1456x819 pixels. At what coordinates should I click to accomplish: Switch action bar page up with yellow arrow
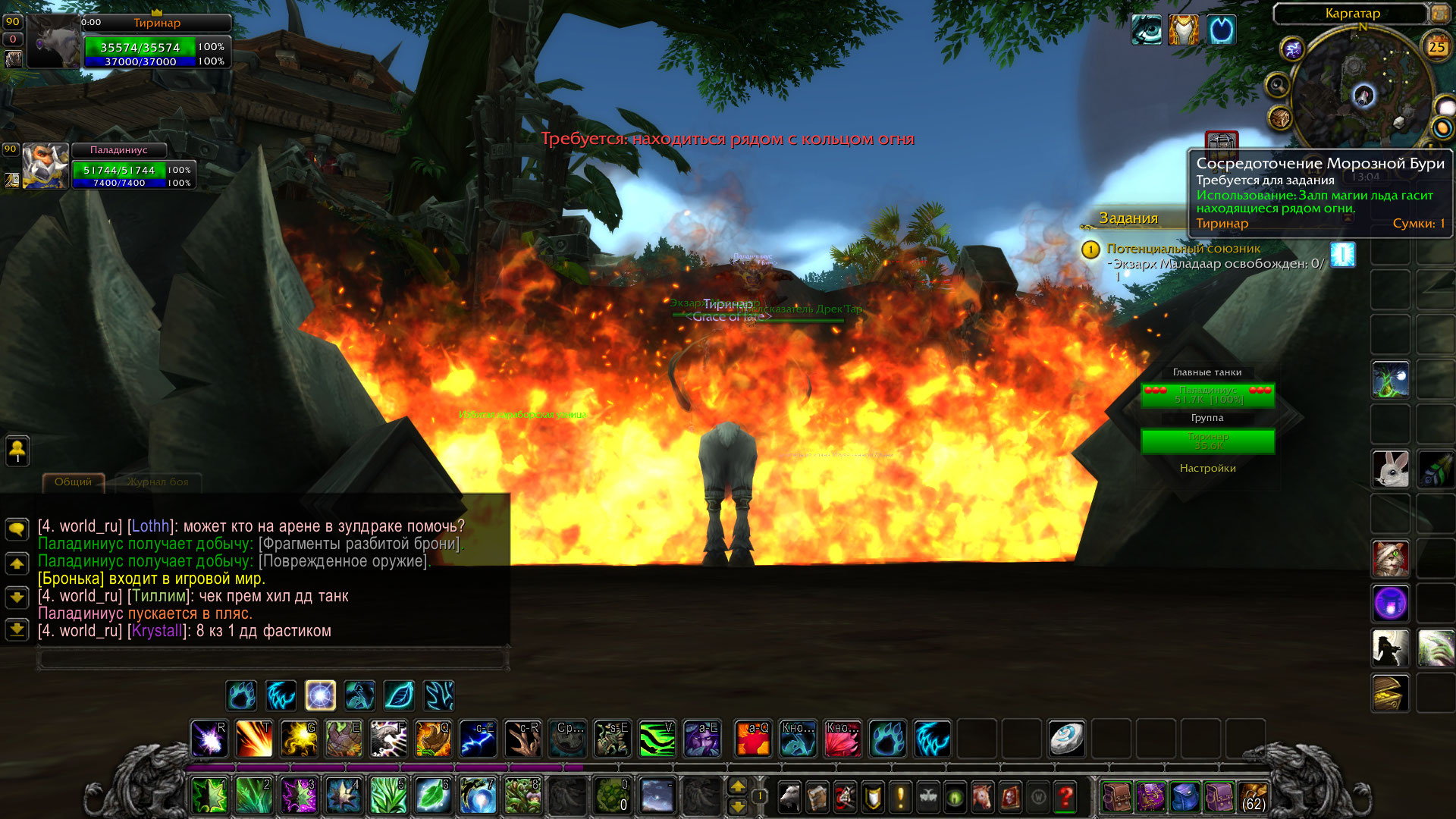point(738,786)
